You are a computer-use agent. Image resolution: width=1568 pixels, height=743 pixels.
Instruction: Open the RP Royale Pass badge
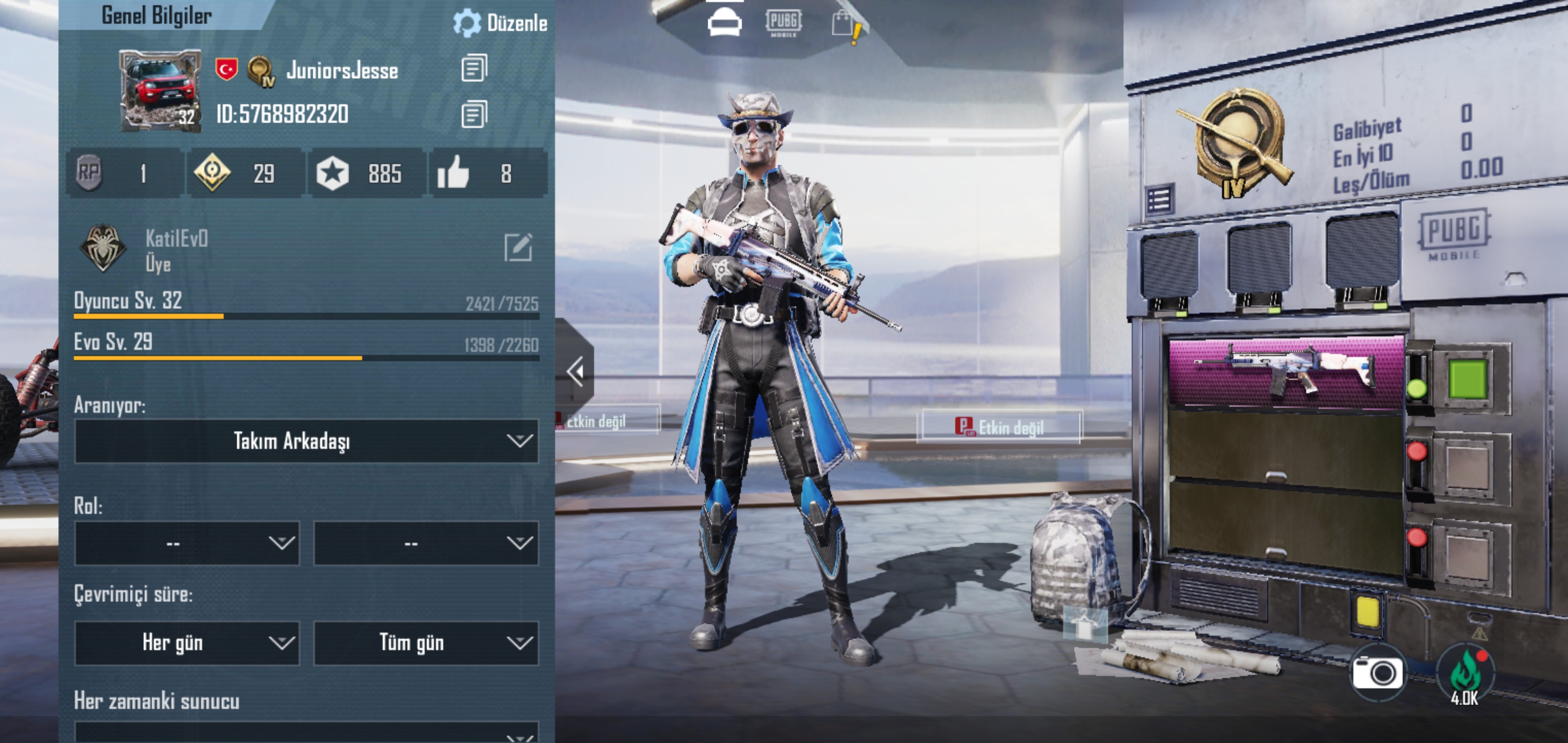click(x=89, y=173)
